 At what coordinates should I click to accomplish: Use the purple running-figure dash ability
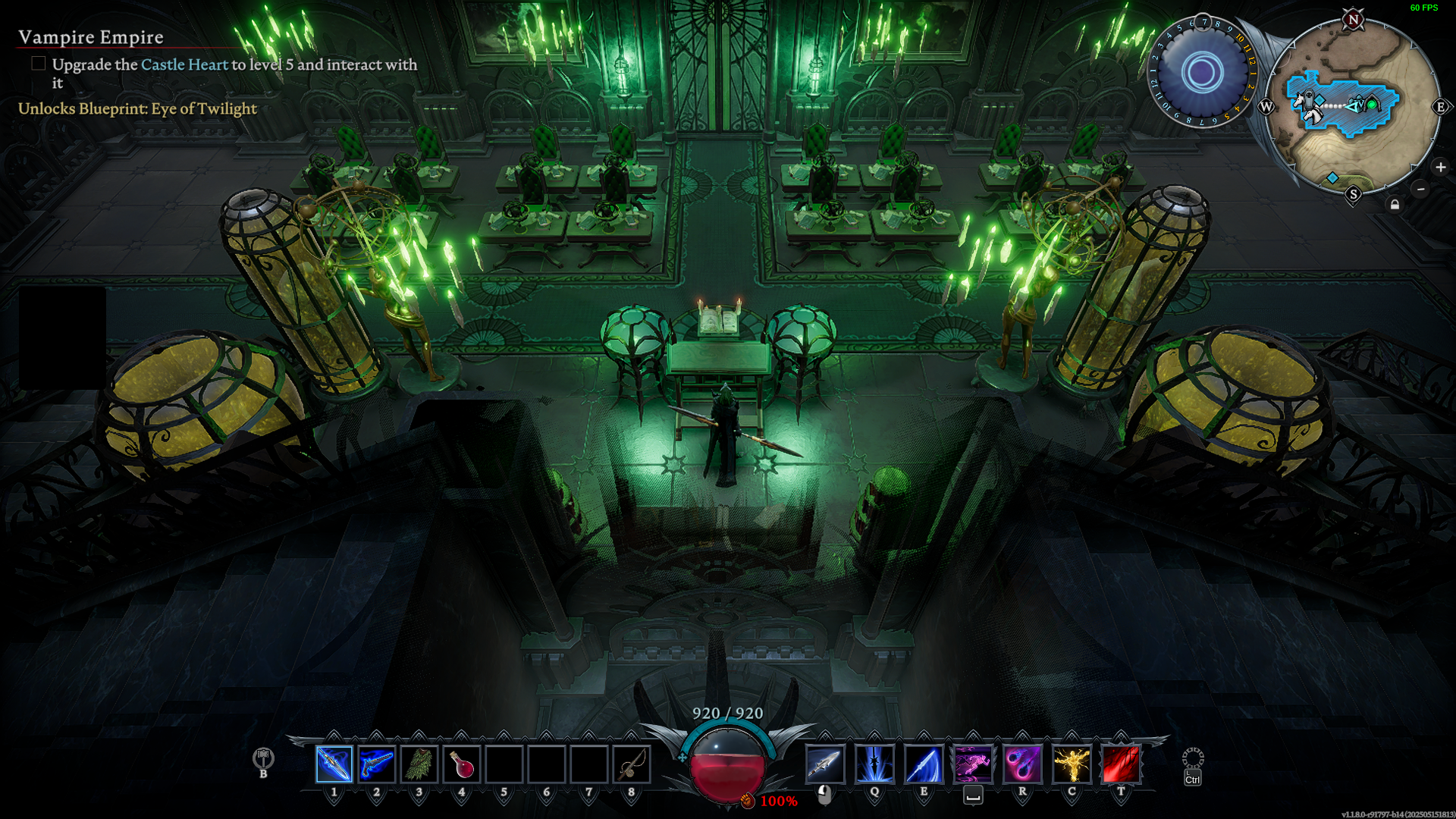[973, 764]
